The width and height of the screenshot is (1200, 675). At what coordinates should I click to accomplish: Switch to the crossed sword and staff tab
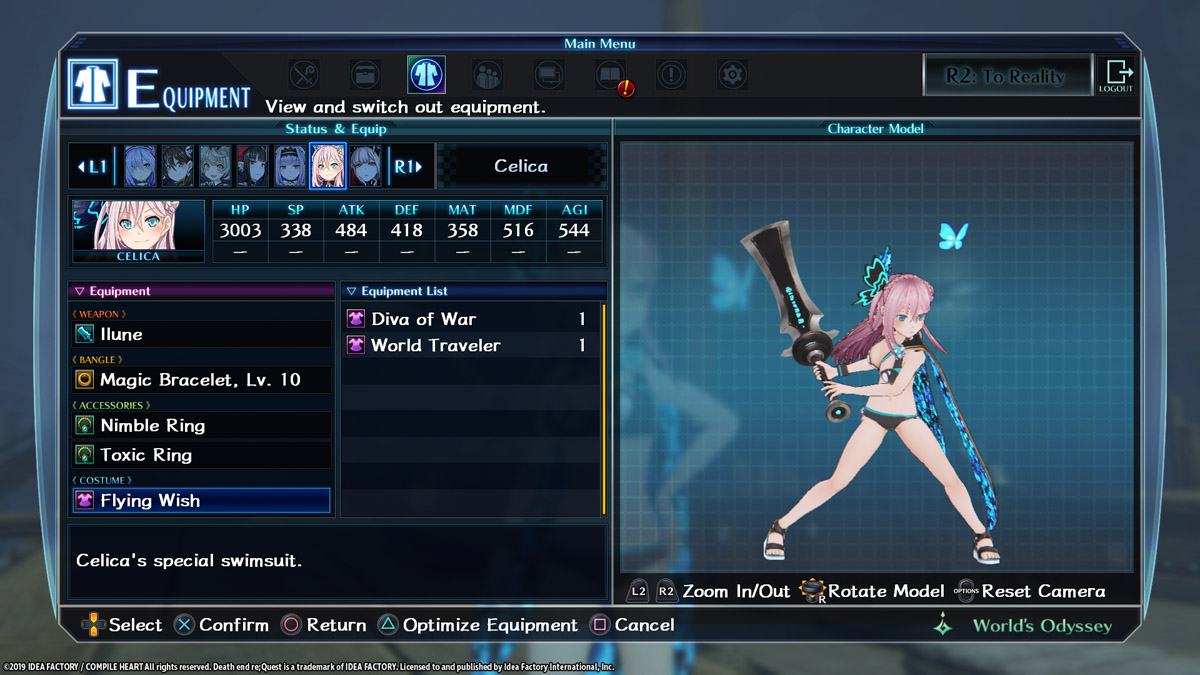click(304, 75)
